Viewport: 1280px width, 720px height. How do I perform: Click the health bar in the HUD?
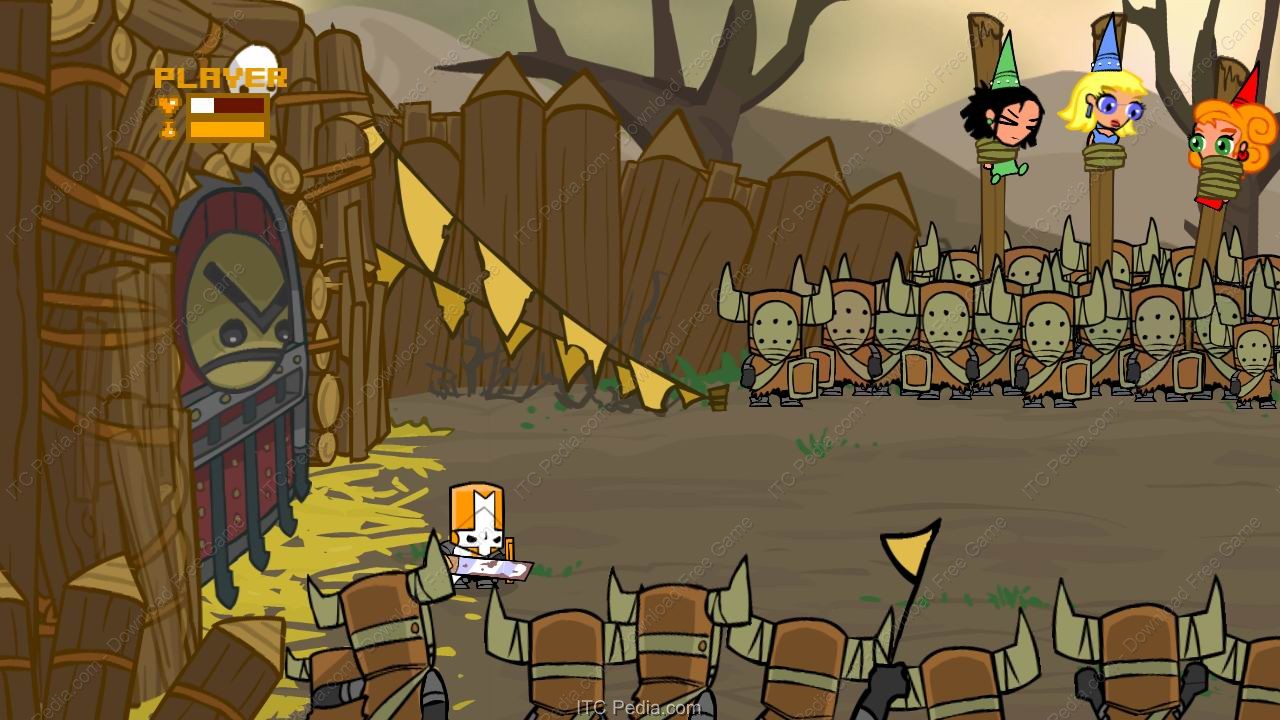[228, 104]
